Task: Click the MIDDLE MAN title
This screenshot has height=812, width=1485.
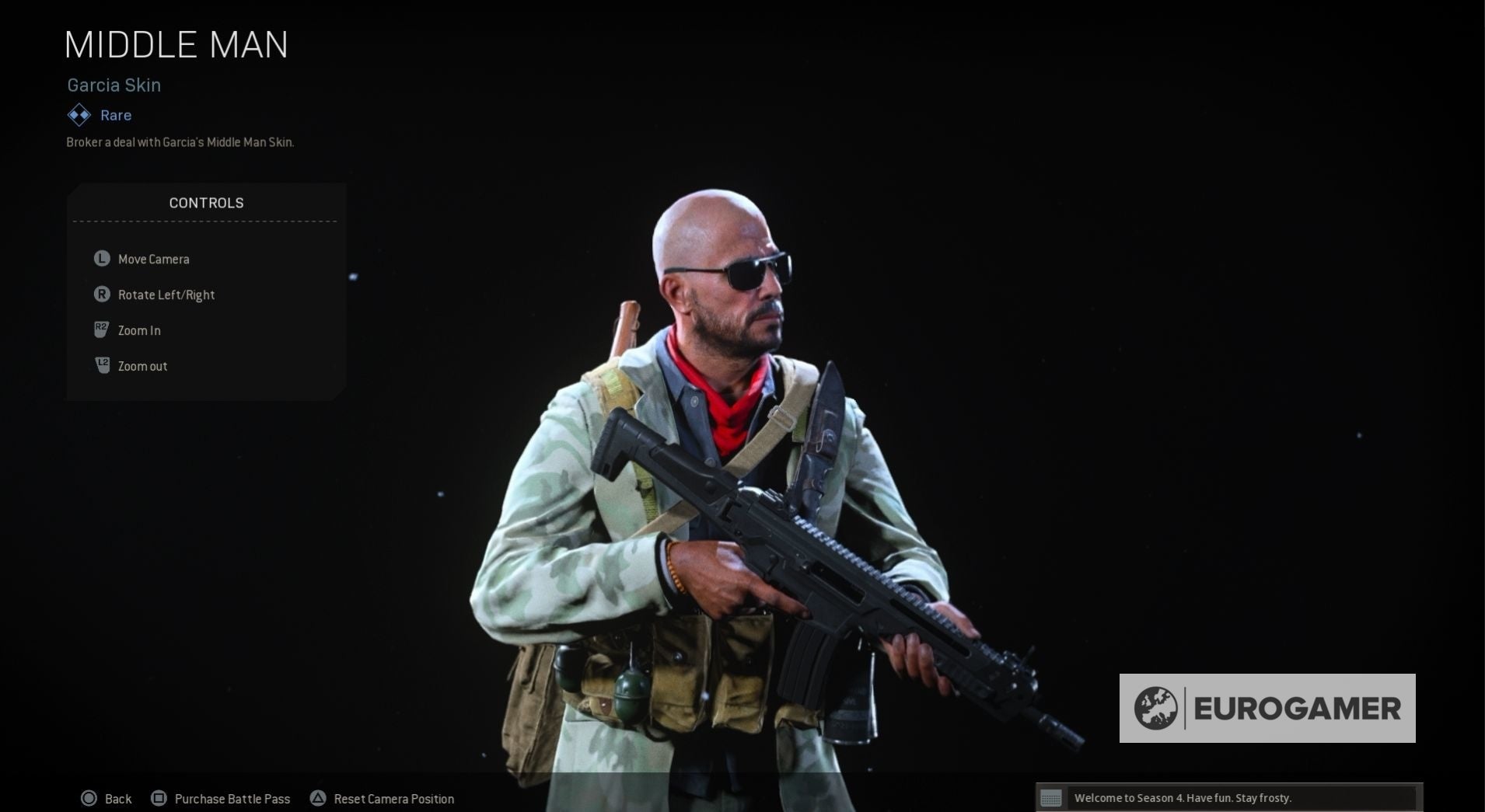Action: tap(176, 44)
